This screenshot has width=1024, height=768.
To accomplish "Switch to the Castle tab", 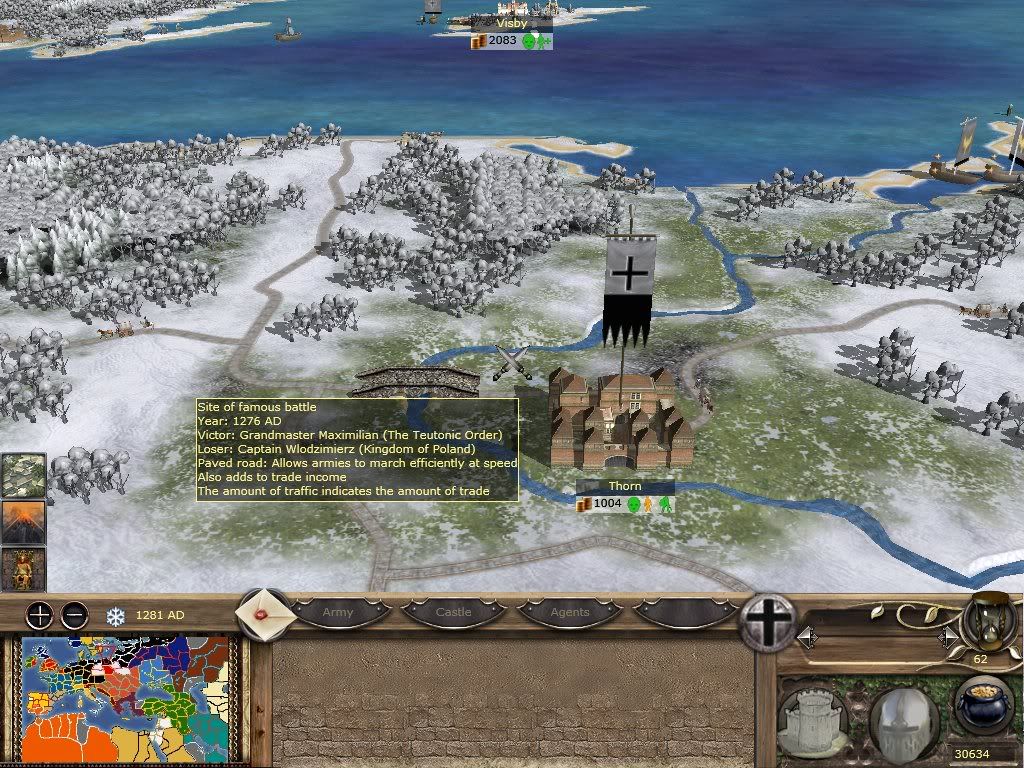I will pyautogui.click(x=453, y=612).
